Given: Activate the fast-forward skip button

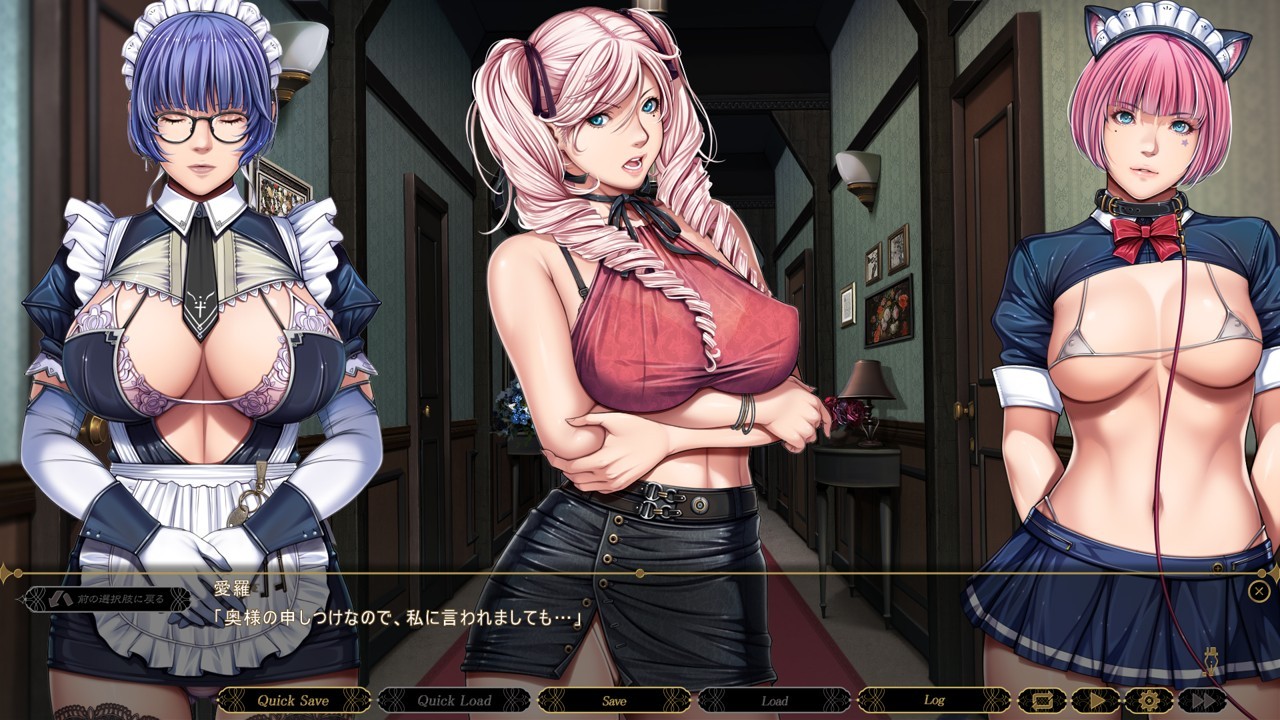Looking at the screenshot, I should 1201,700.
